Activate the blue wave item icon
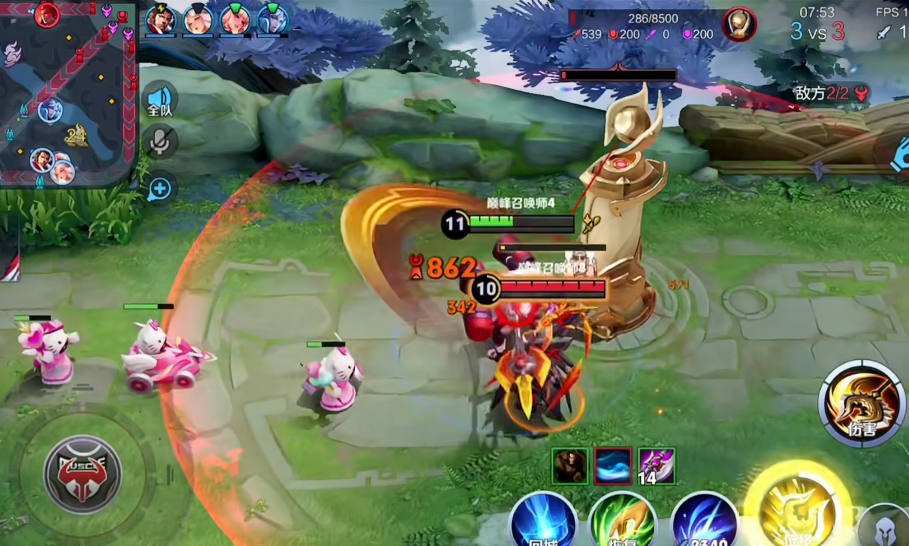Screen dimensions: 909x546 pos(613,466)
